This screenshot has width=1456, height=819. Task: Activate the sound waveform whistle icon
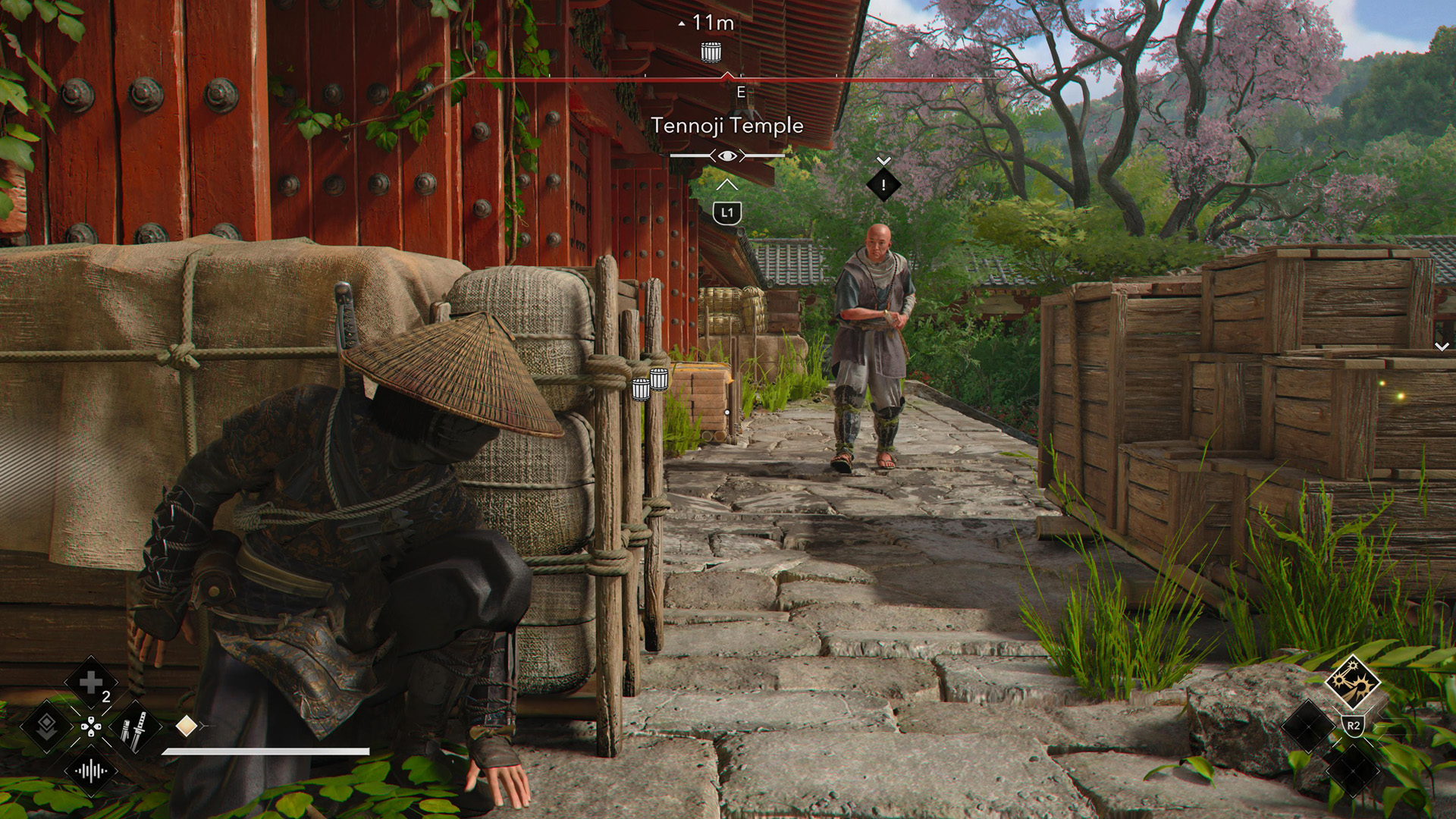click(90, 772)
